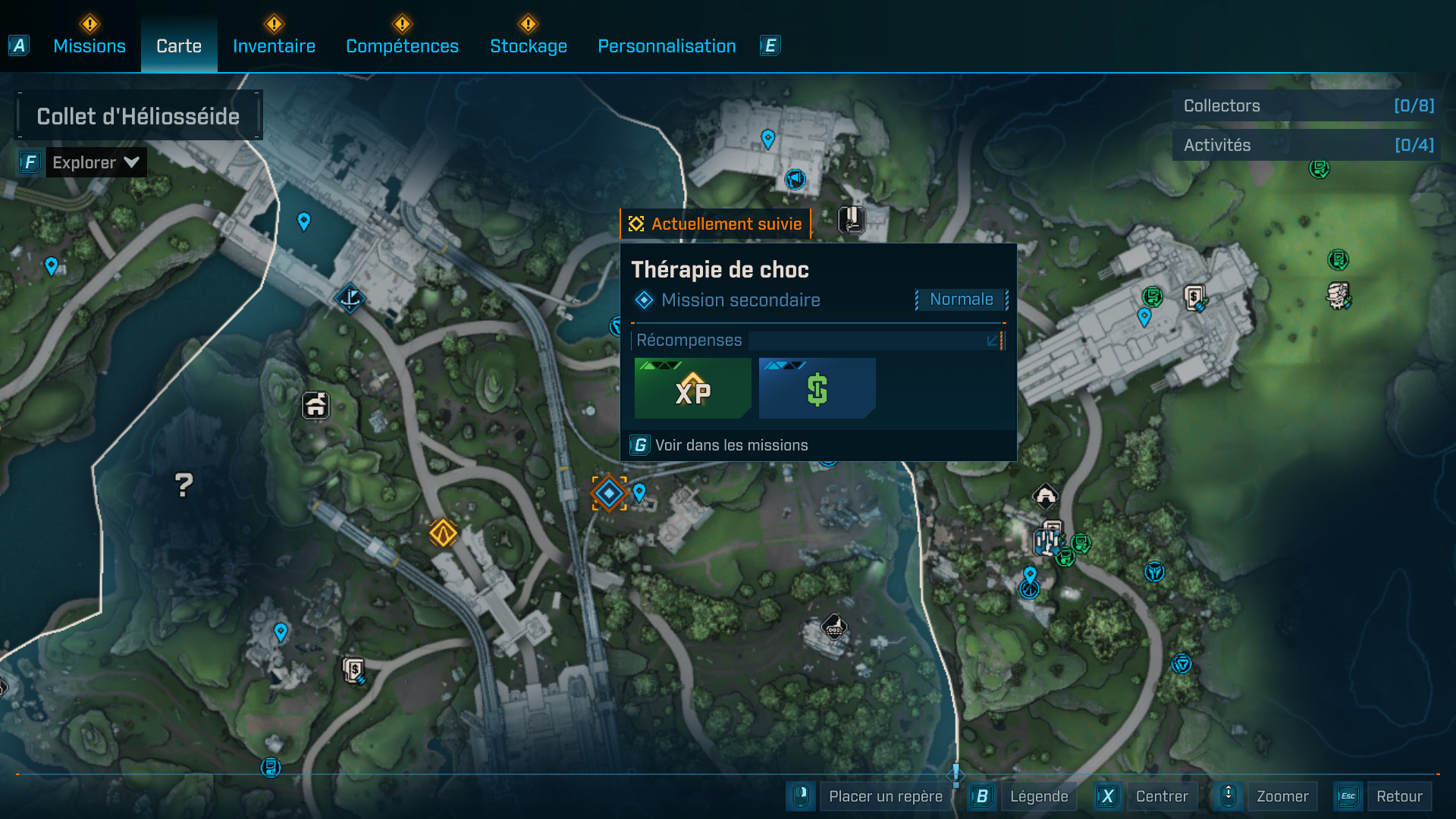Select the tracked side mission diamond marker

pos(609,494)
